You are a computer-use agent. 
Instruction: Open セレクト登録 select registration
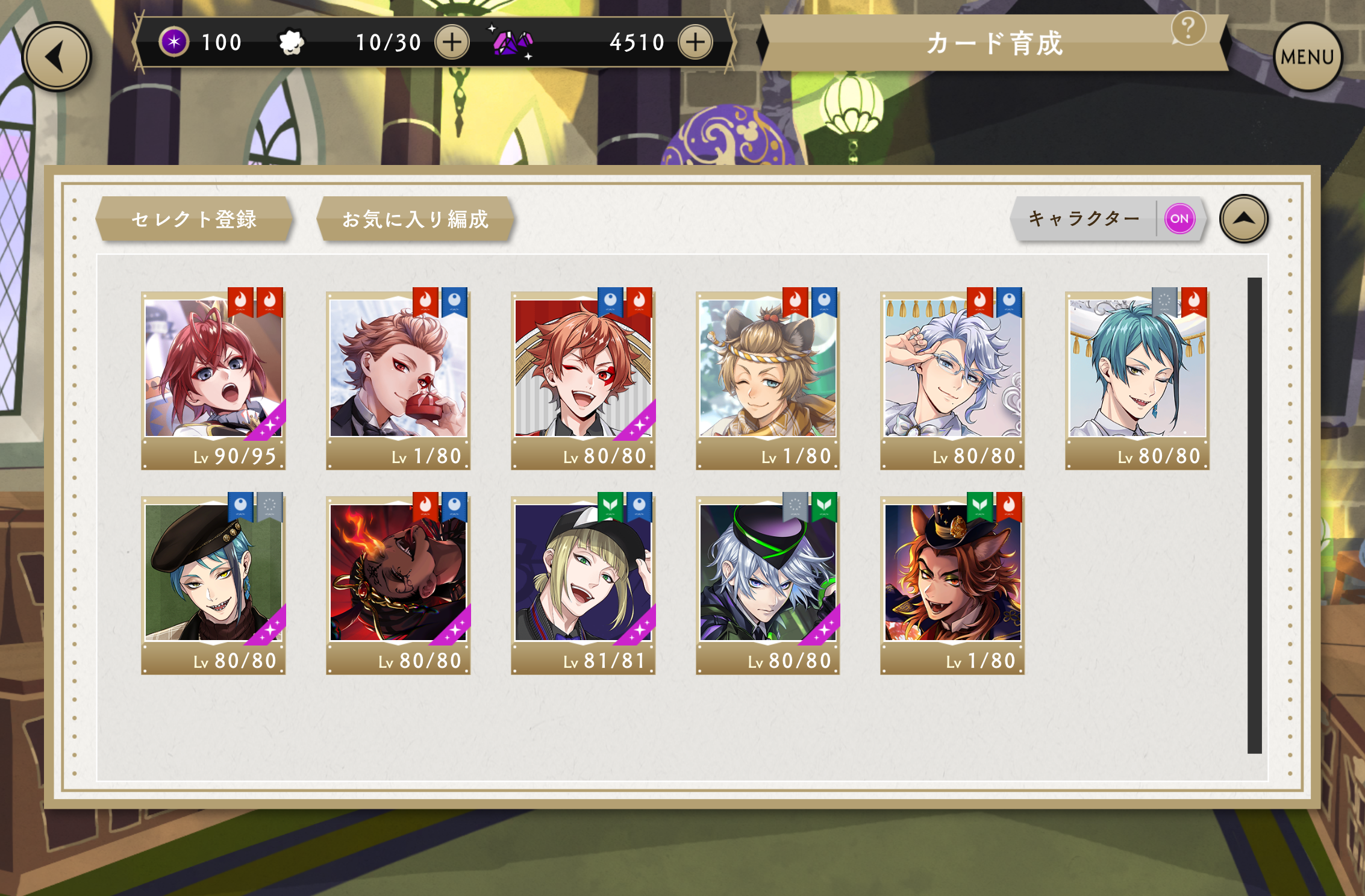[x=194, y=219]
